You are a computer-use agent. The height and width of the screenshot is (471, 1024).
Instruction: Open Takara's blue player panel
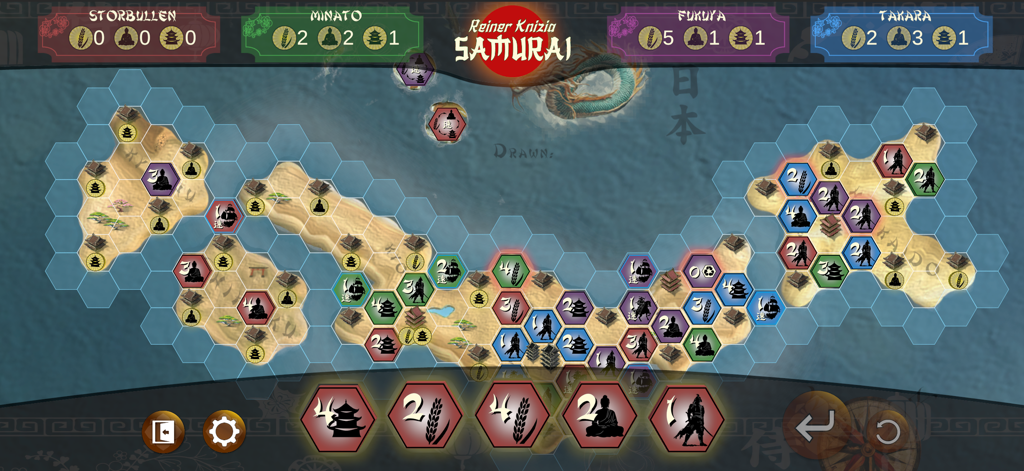pyautogui.click(x=902, y=34)
